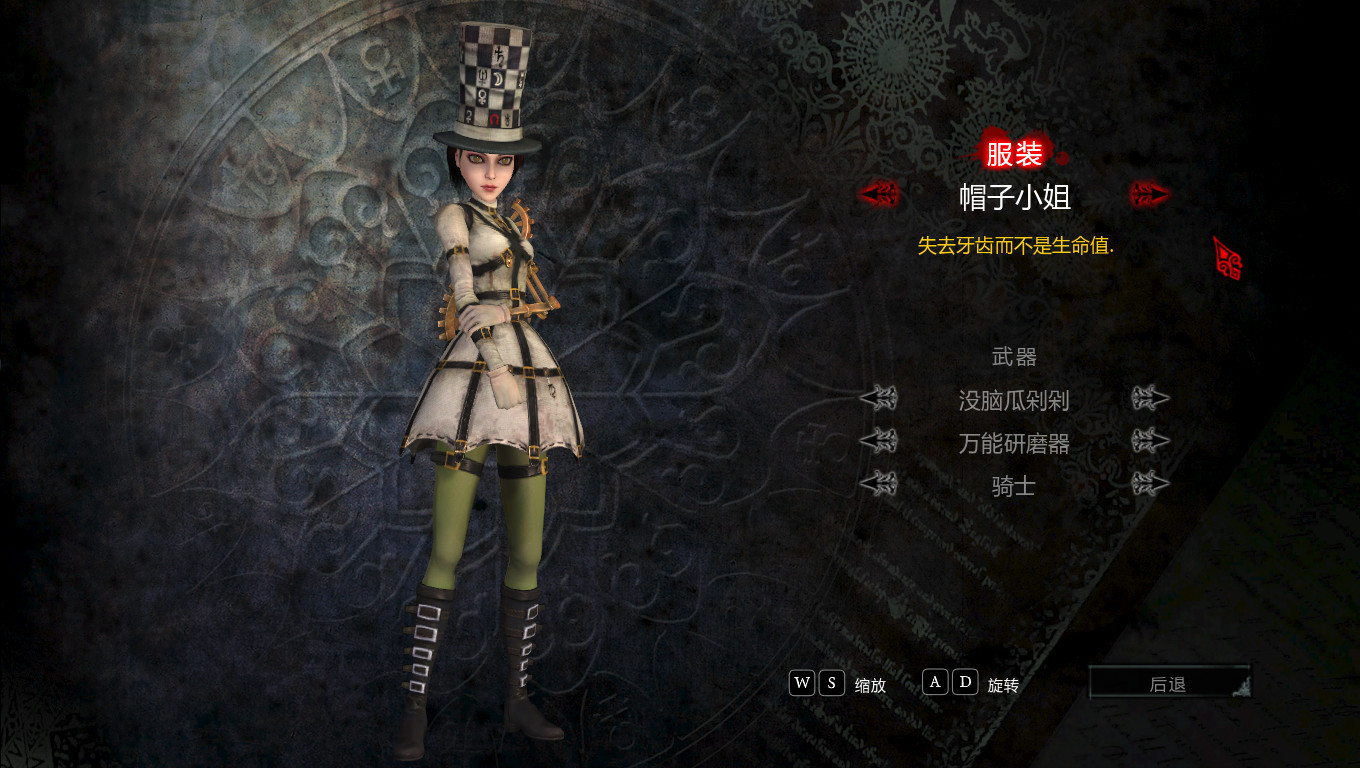Click the 后退 back button

(x=1168, y=684)
